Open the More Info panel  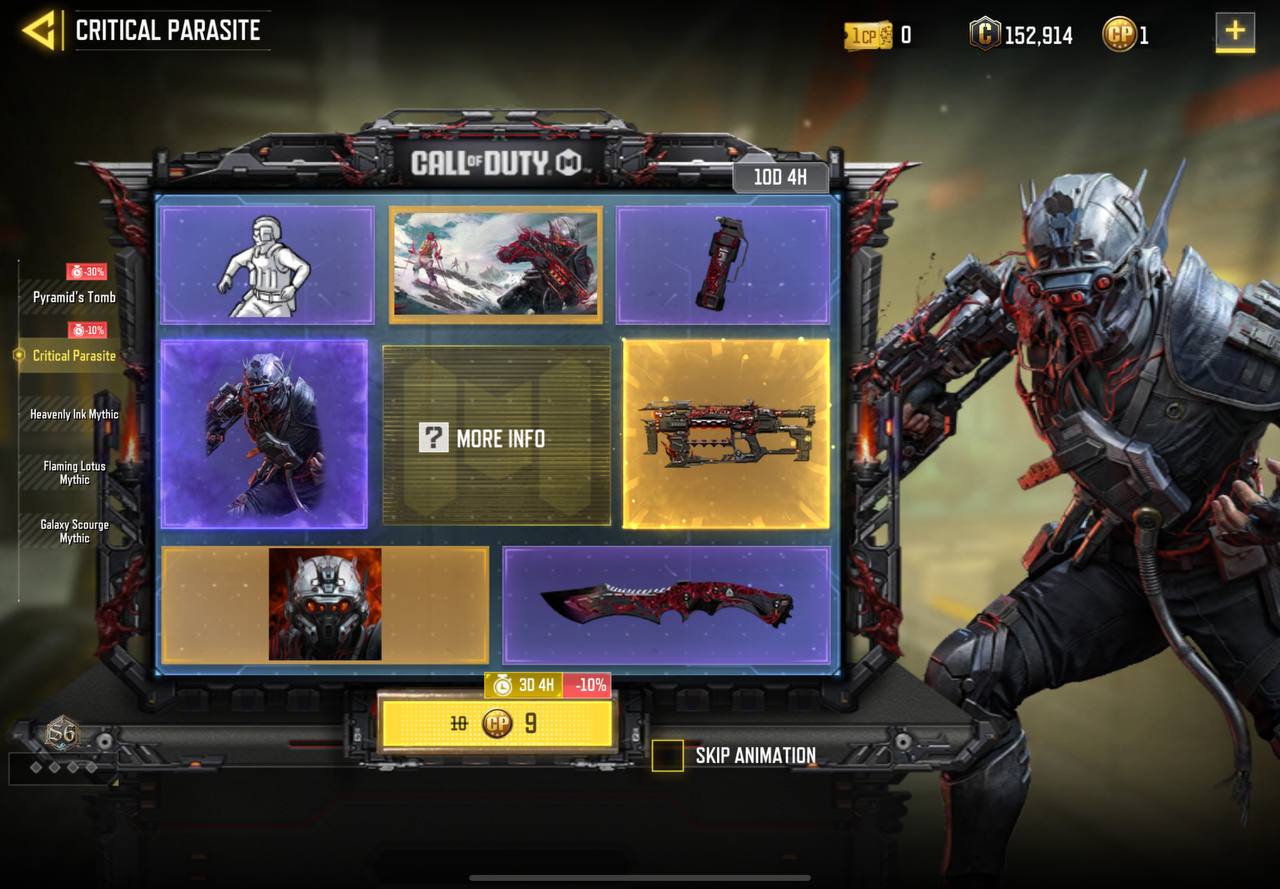[x=496, y=437]
